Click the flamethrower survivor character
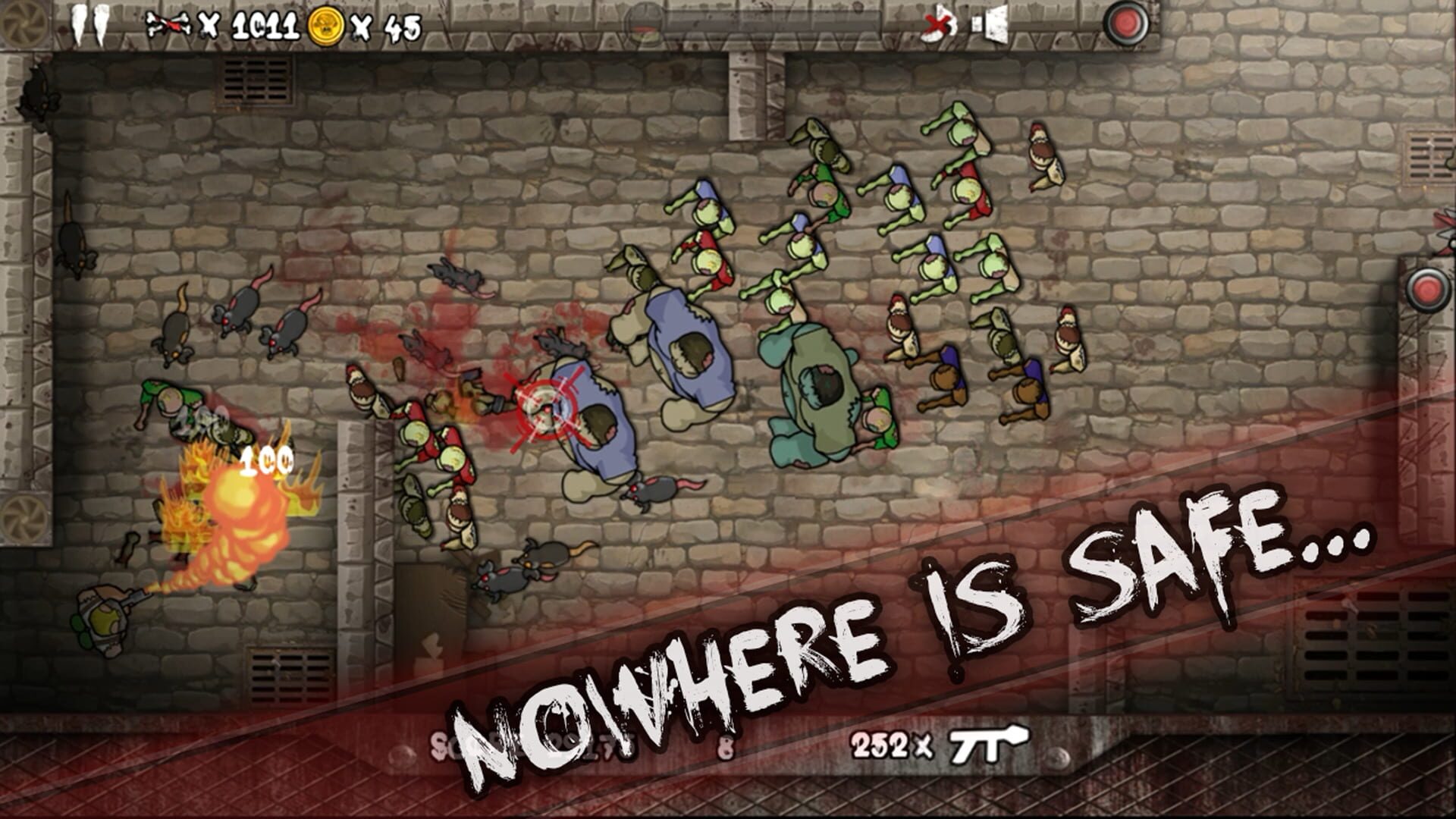This screenshot has width=1456, height=819. 102,622
